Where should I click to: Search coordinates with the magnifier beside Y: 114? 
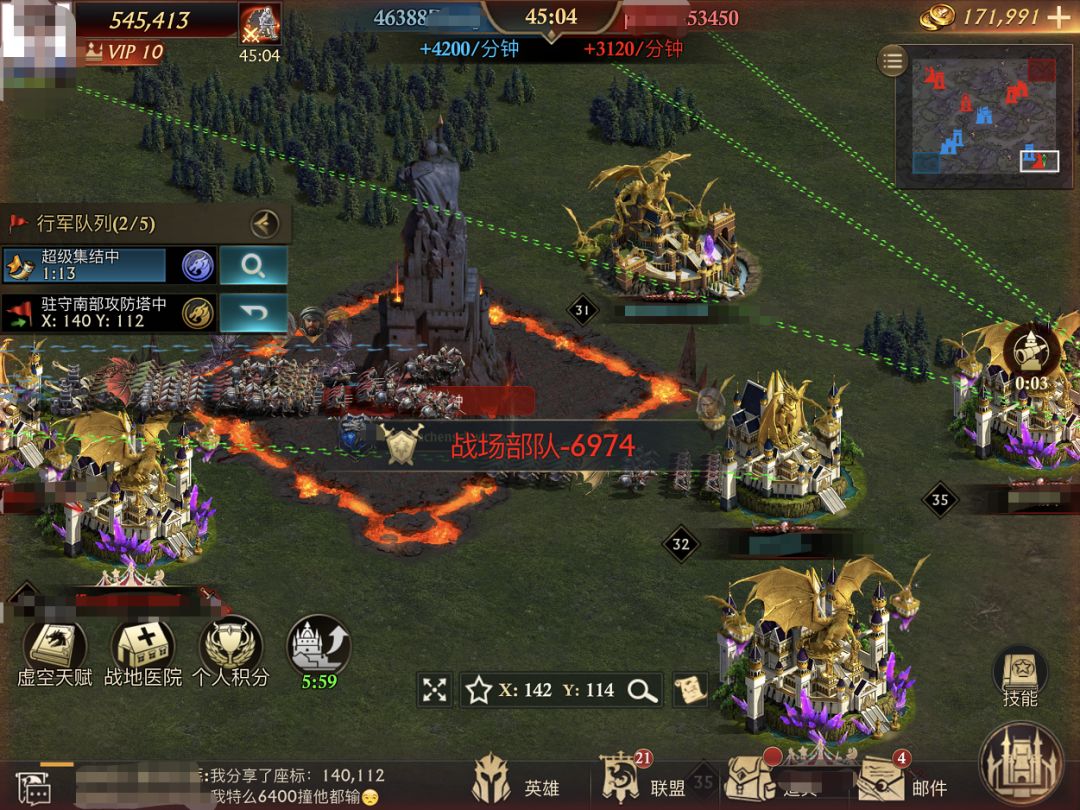[x=641, y=689]
